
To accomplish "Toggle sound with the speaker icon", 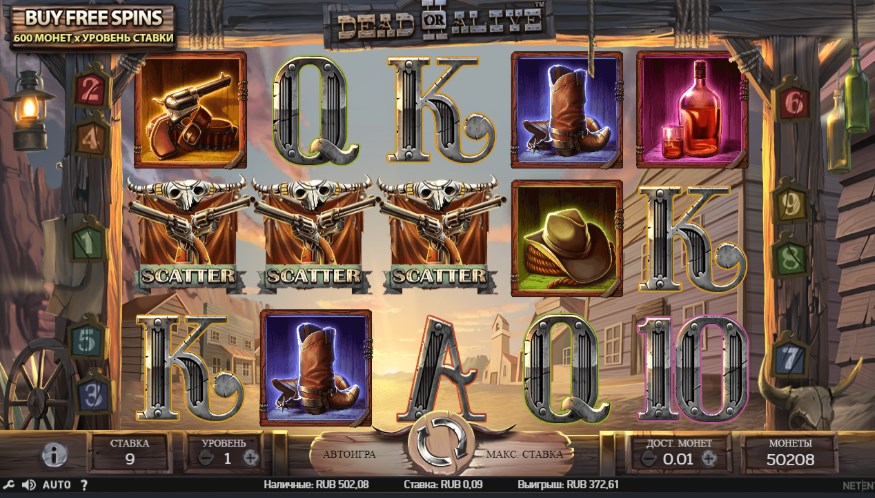I will click(28, 485).
